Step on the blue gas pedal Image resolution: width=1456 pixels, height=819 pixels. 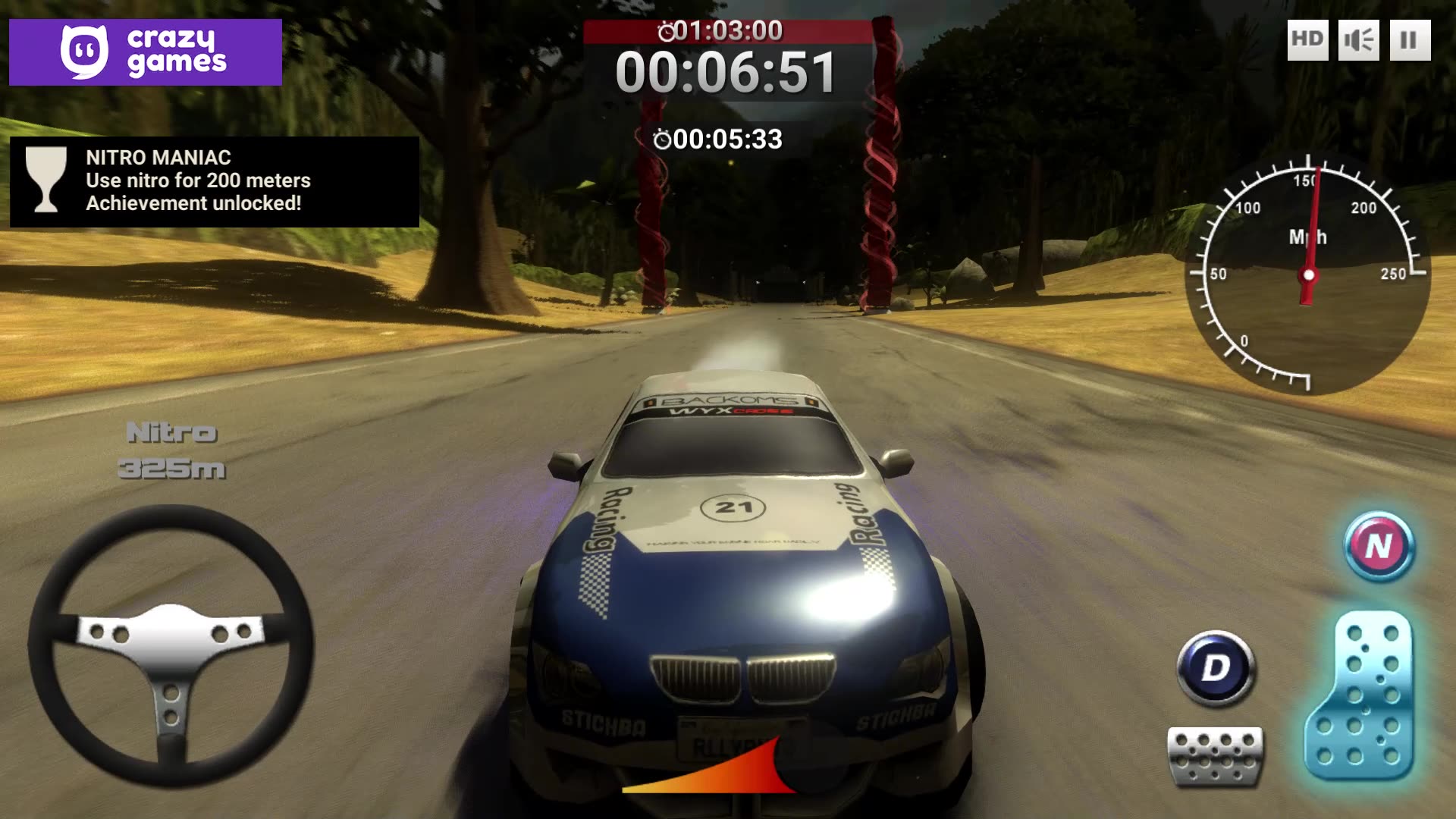click(x=1359, y=696)
